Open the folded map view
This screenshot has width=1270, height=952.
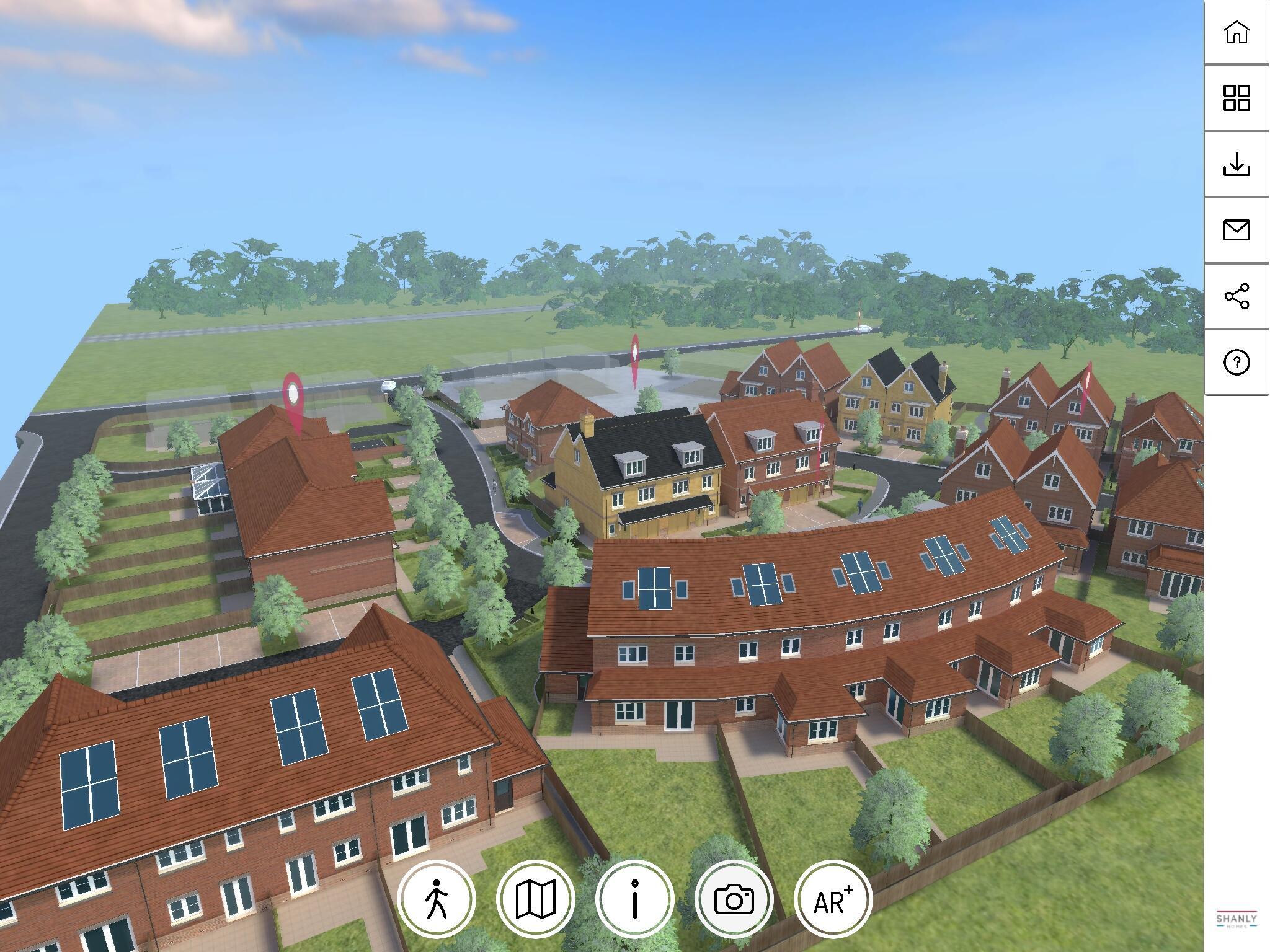click(536, 899)
